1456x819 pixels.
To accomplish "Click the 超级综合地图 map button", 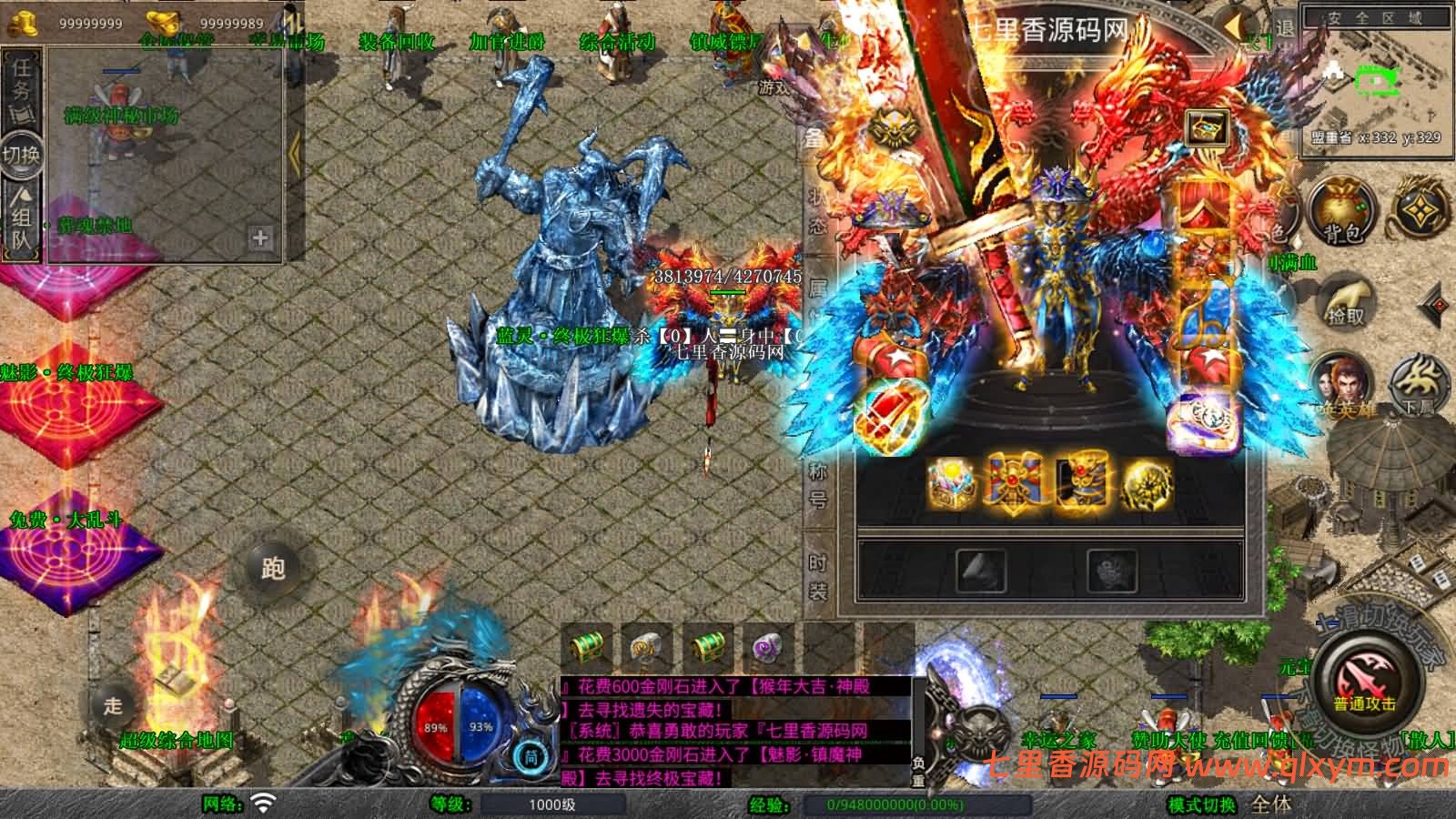I will pyautogui.click(x=178, y=738).
